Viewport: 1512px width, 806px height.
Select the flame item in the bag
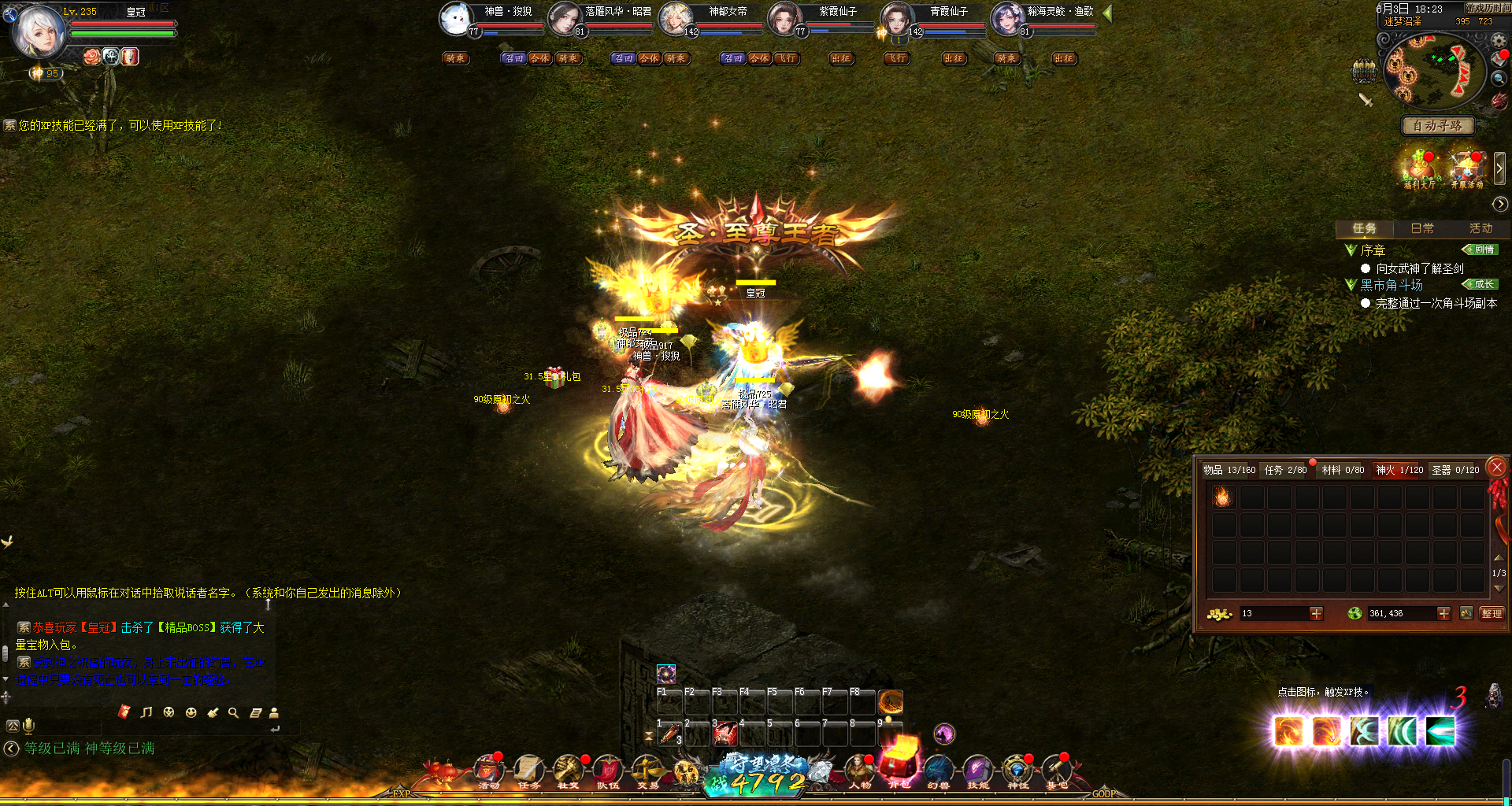click(1223, 497)
